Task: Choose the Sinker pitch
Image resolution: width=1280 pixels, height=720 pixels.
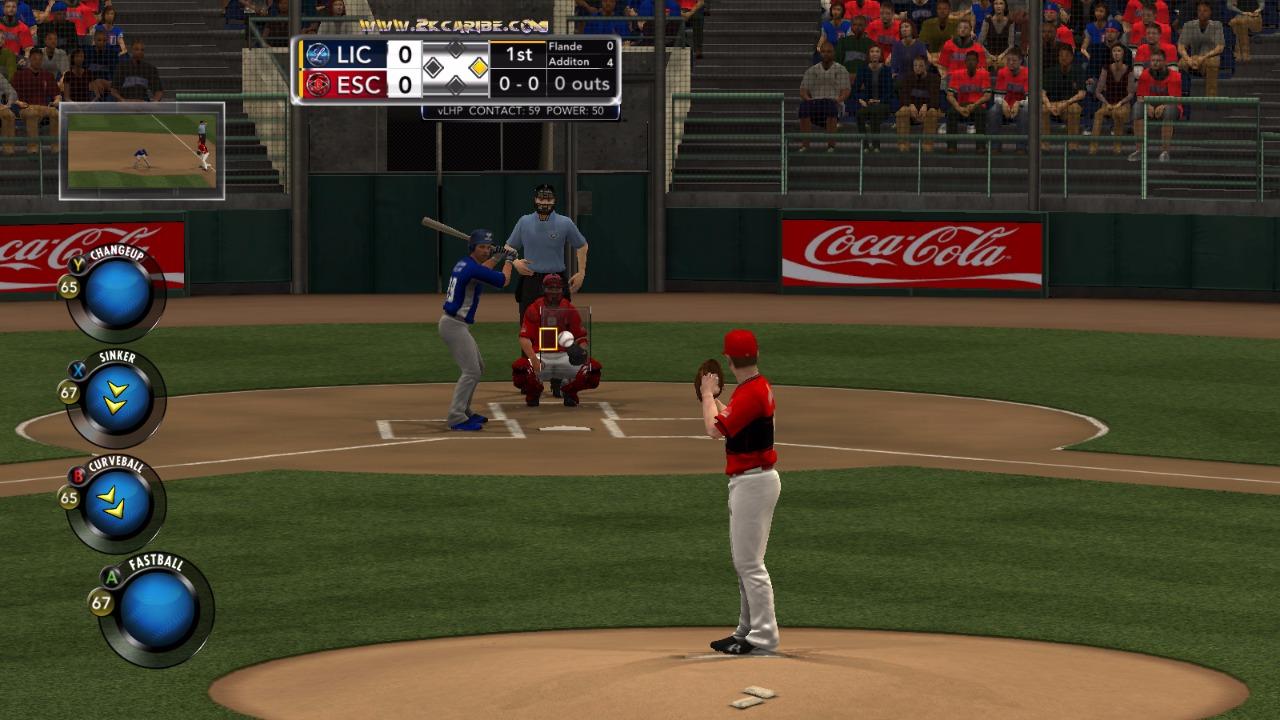Action: [x=116, y=399]
